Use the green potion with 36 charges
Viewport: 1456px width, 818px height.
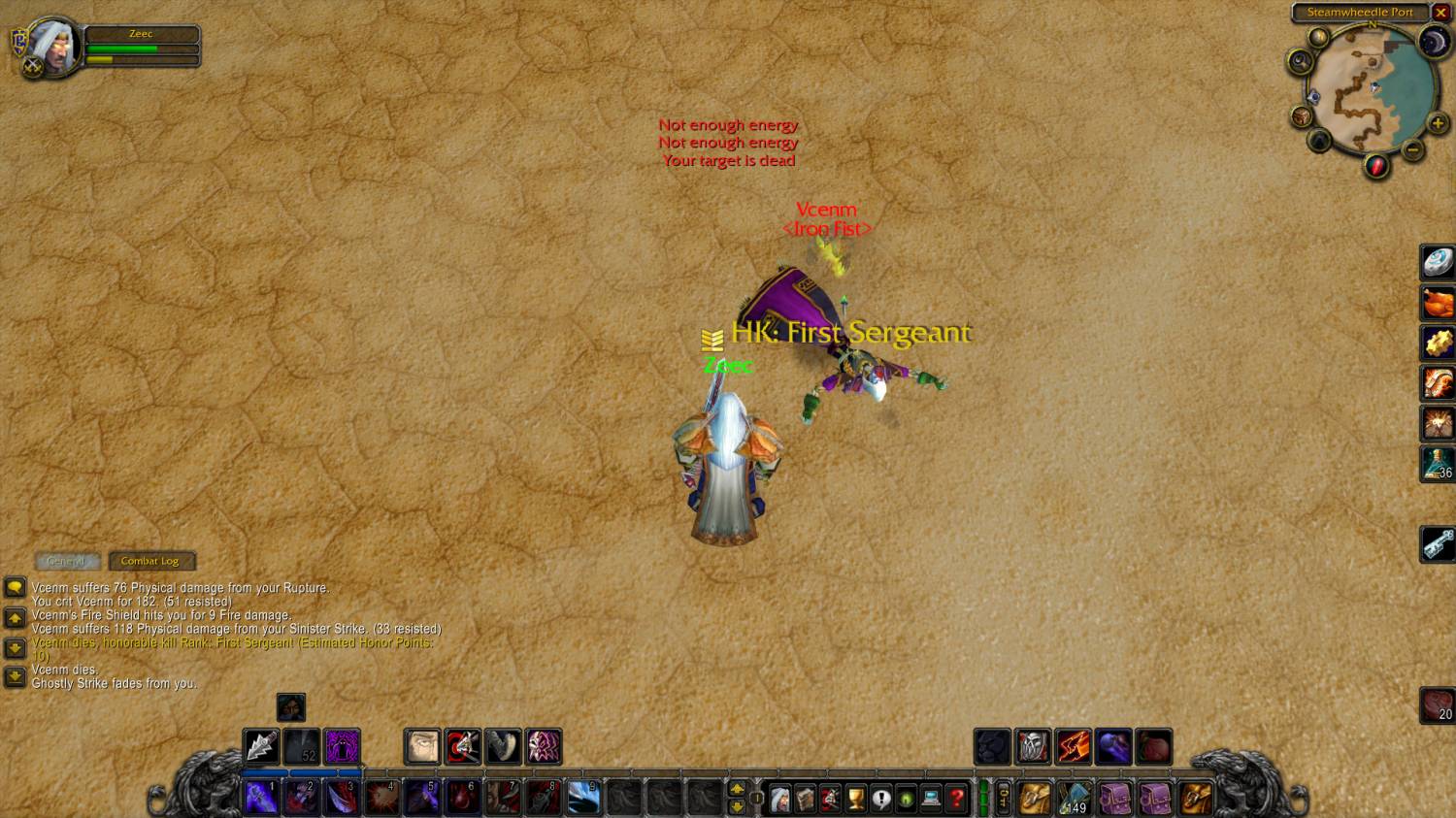point(1438,464)
